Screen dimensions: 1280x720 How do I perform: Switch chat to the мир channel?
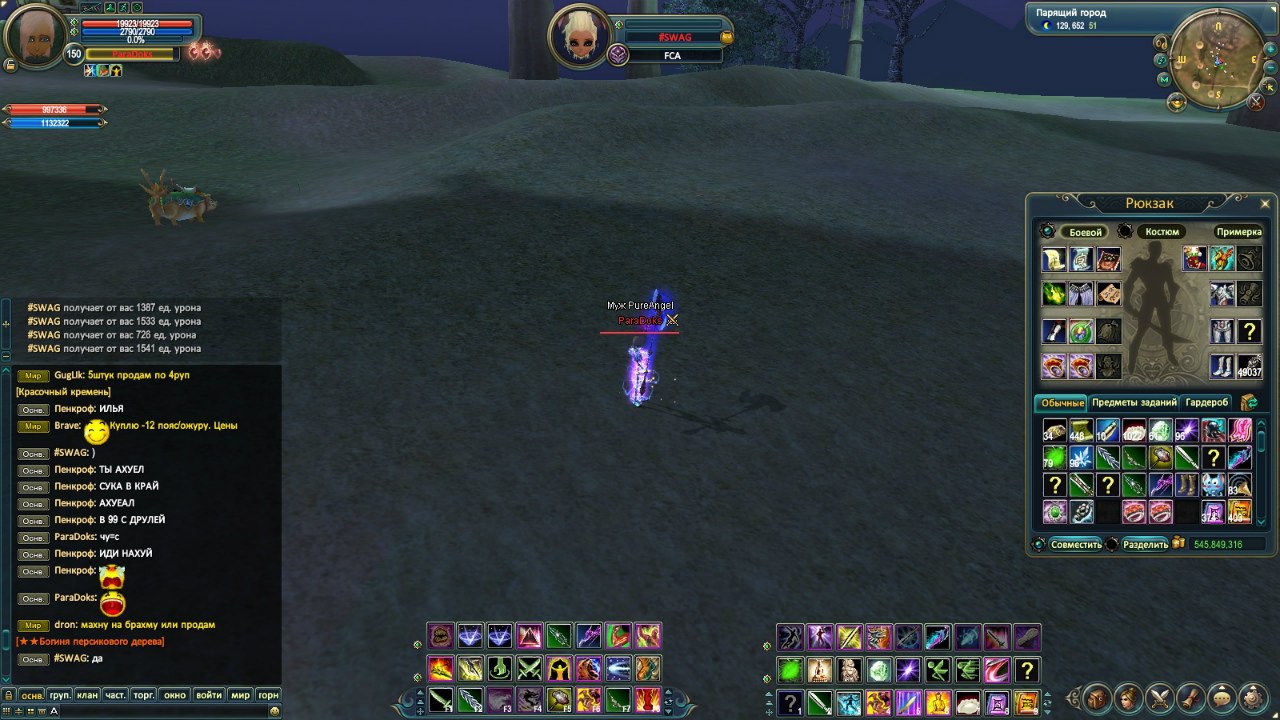coord(240,695)
